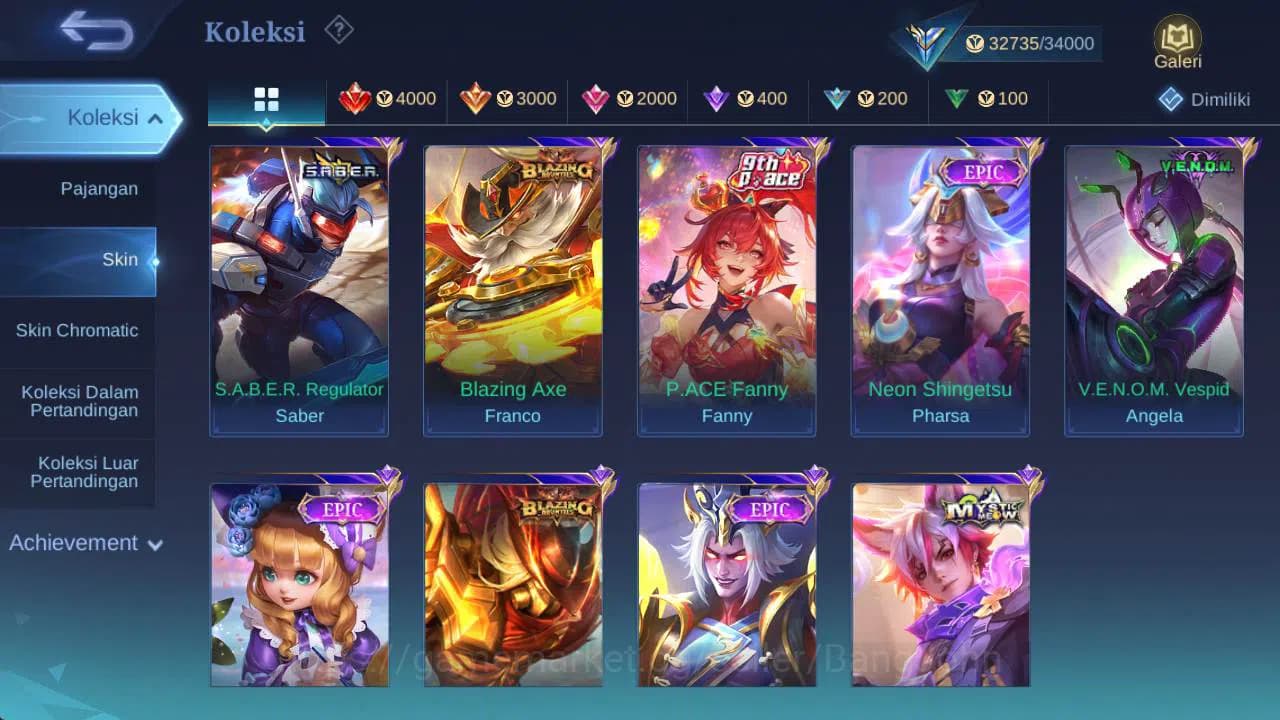Screen dimensions: 1280x720
Task: Open Skin Chromatic category
Action: tap(78, 330)
